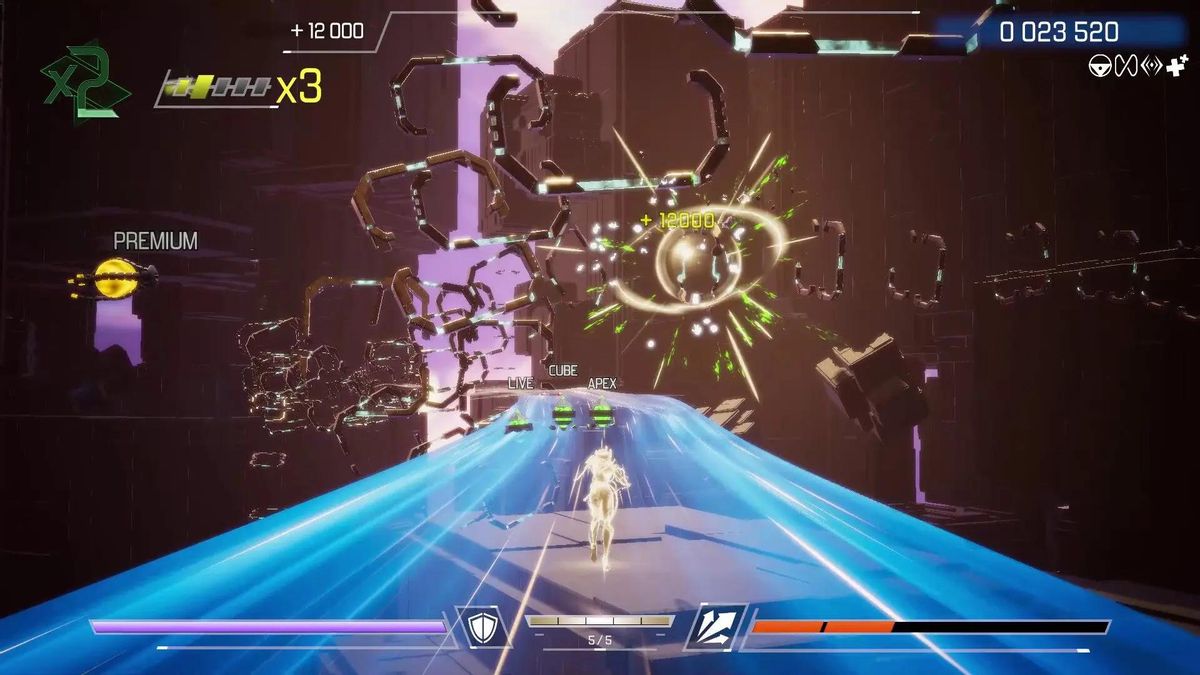This screenshot has width=1200, height=675.
Task: Click the green x2 multiplier emblem
Action: (x=84, y=81)
